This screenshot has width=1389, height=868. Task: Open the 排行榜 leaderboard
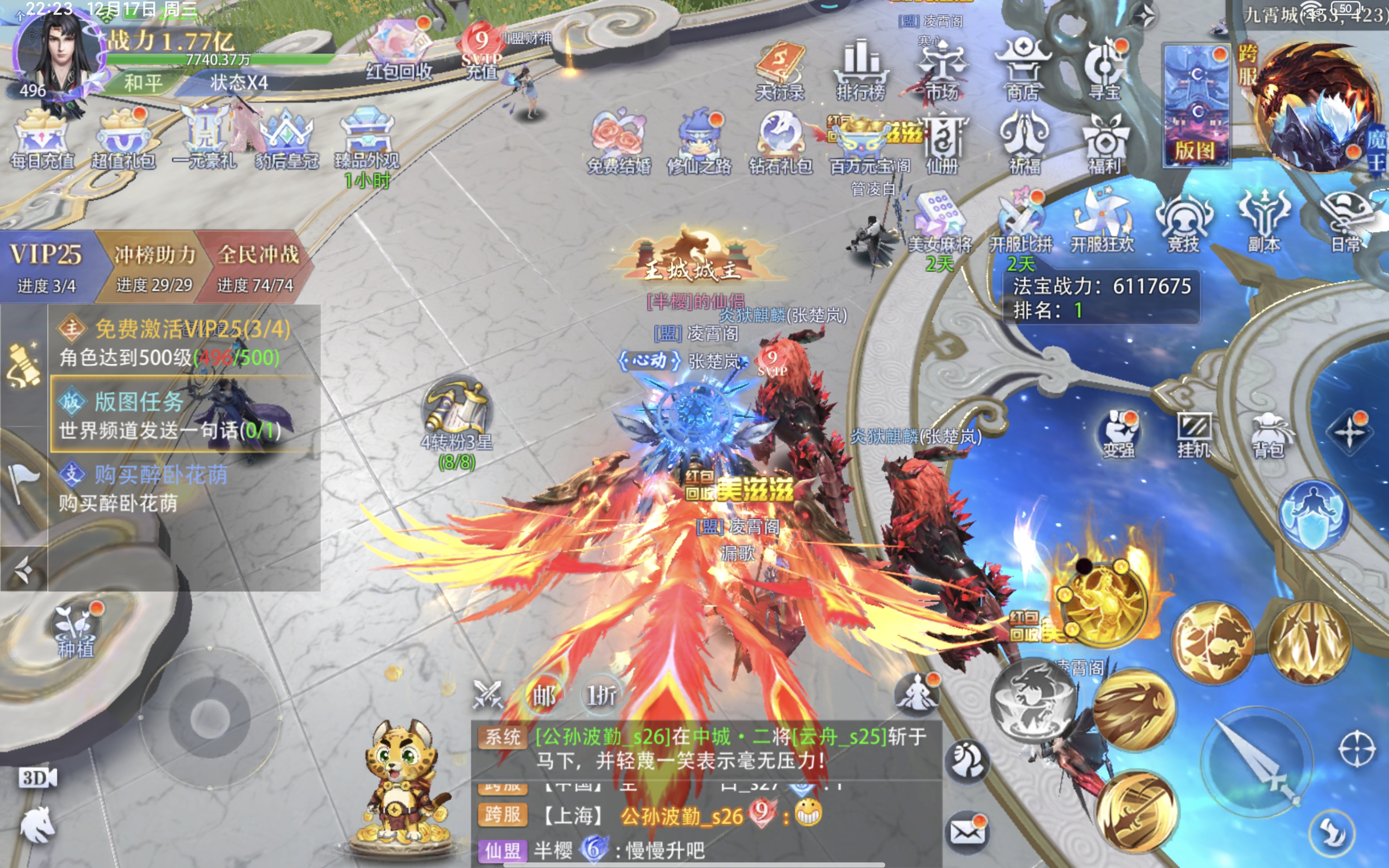(x=860, y=69)
